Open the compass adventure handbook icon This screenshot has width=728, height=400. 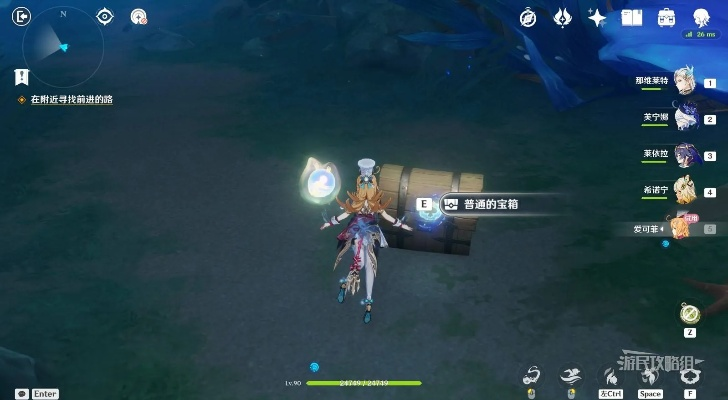pos(529,18)
